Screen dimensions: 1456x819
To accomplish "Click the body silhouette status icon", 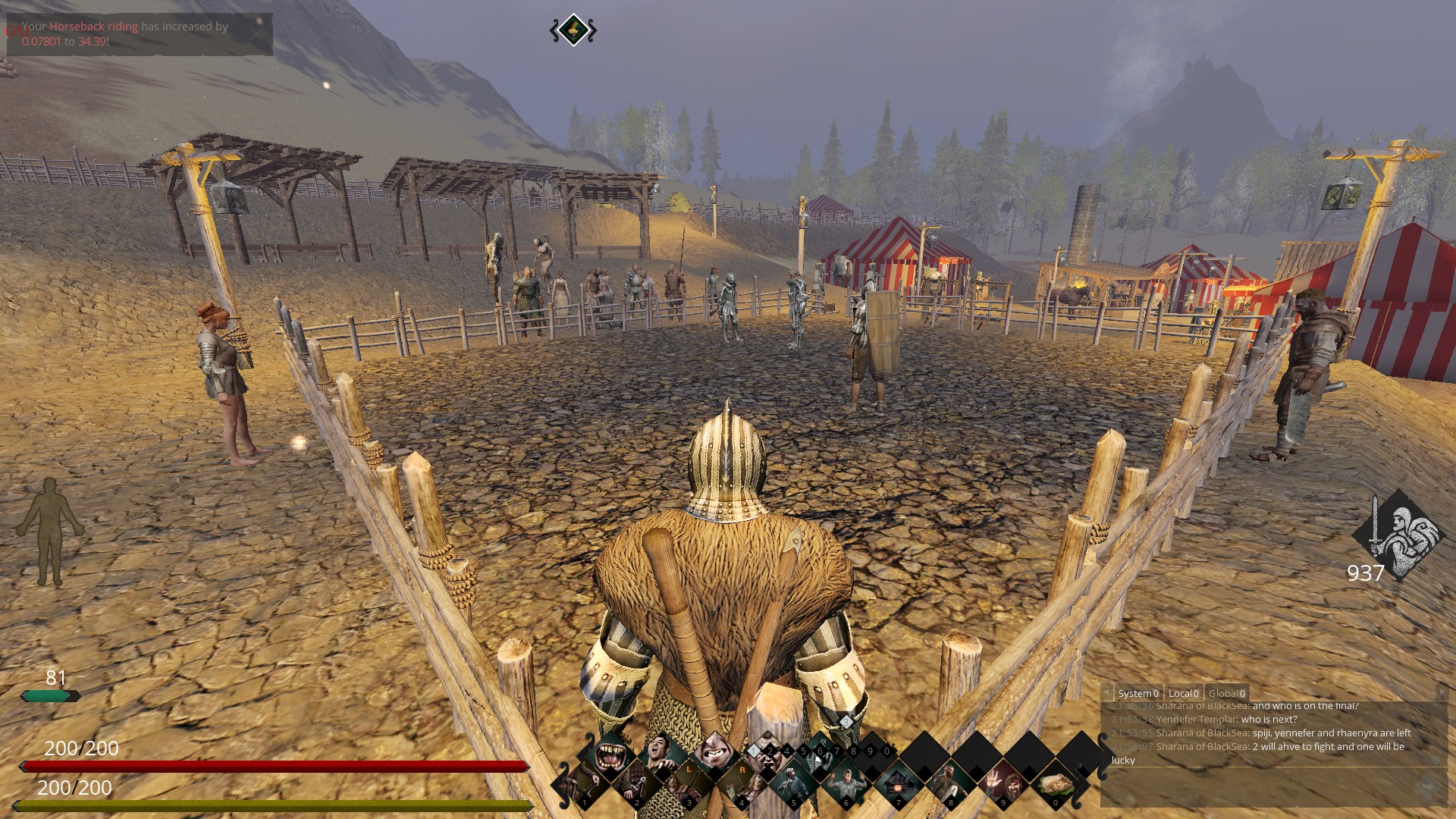I will (x=50, y=532).
